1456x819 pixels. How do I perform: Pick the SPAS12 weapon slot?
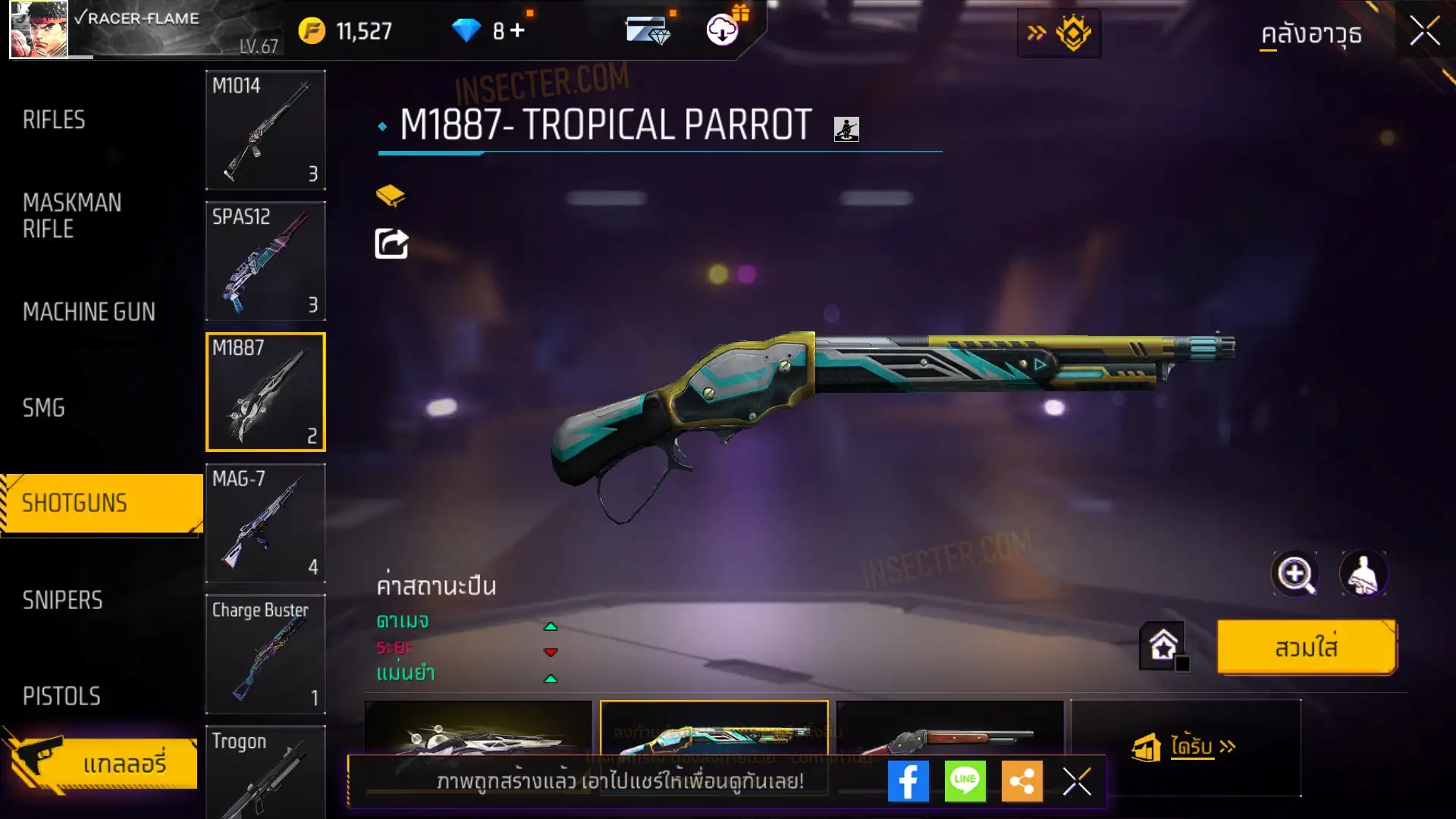point(265,261)
